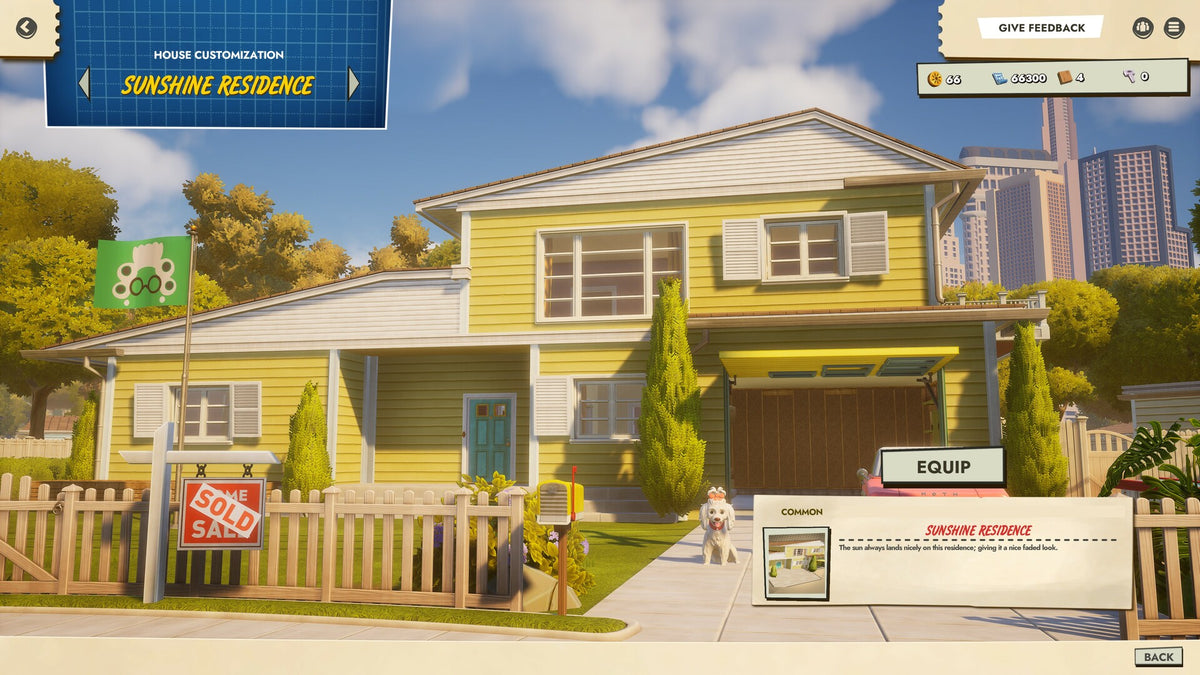Equip the Sunshine Residence
The height and width of the screenshot is (675, 1200).
(x=942, y=467)
